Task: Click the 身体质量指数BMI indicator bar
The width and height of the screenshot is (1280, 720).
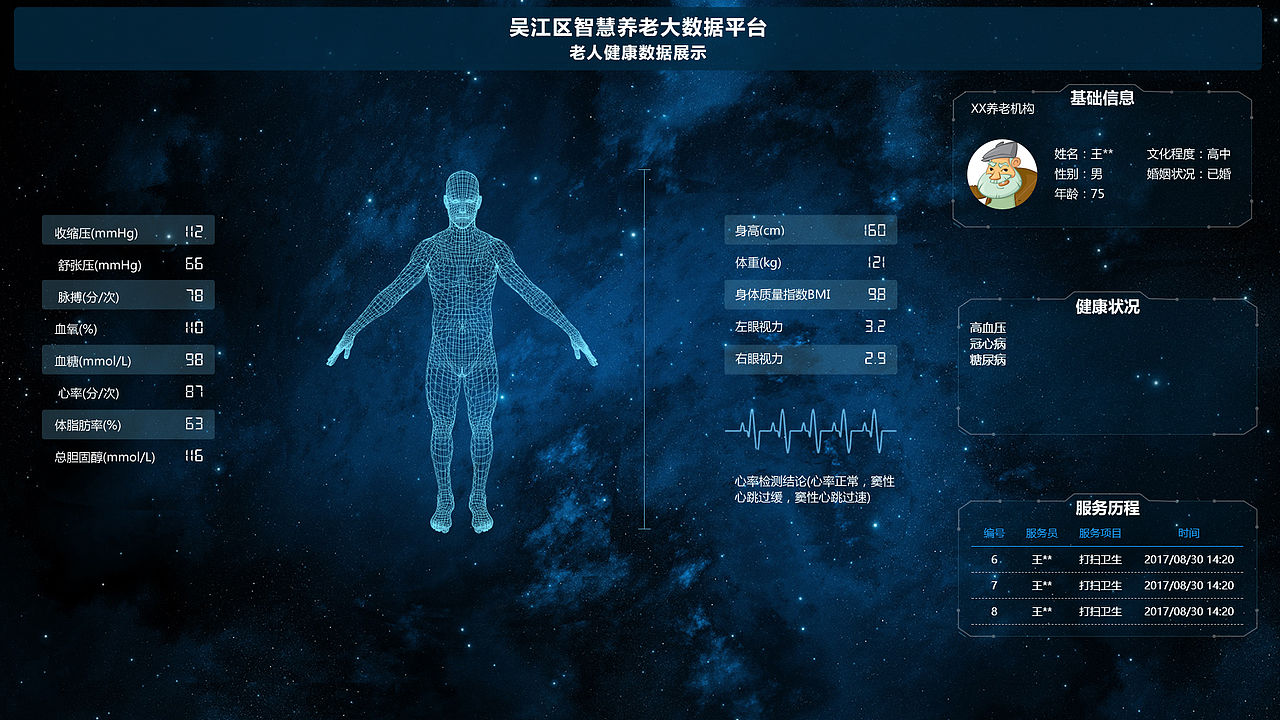Action: tap(810, 294)
